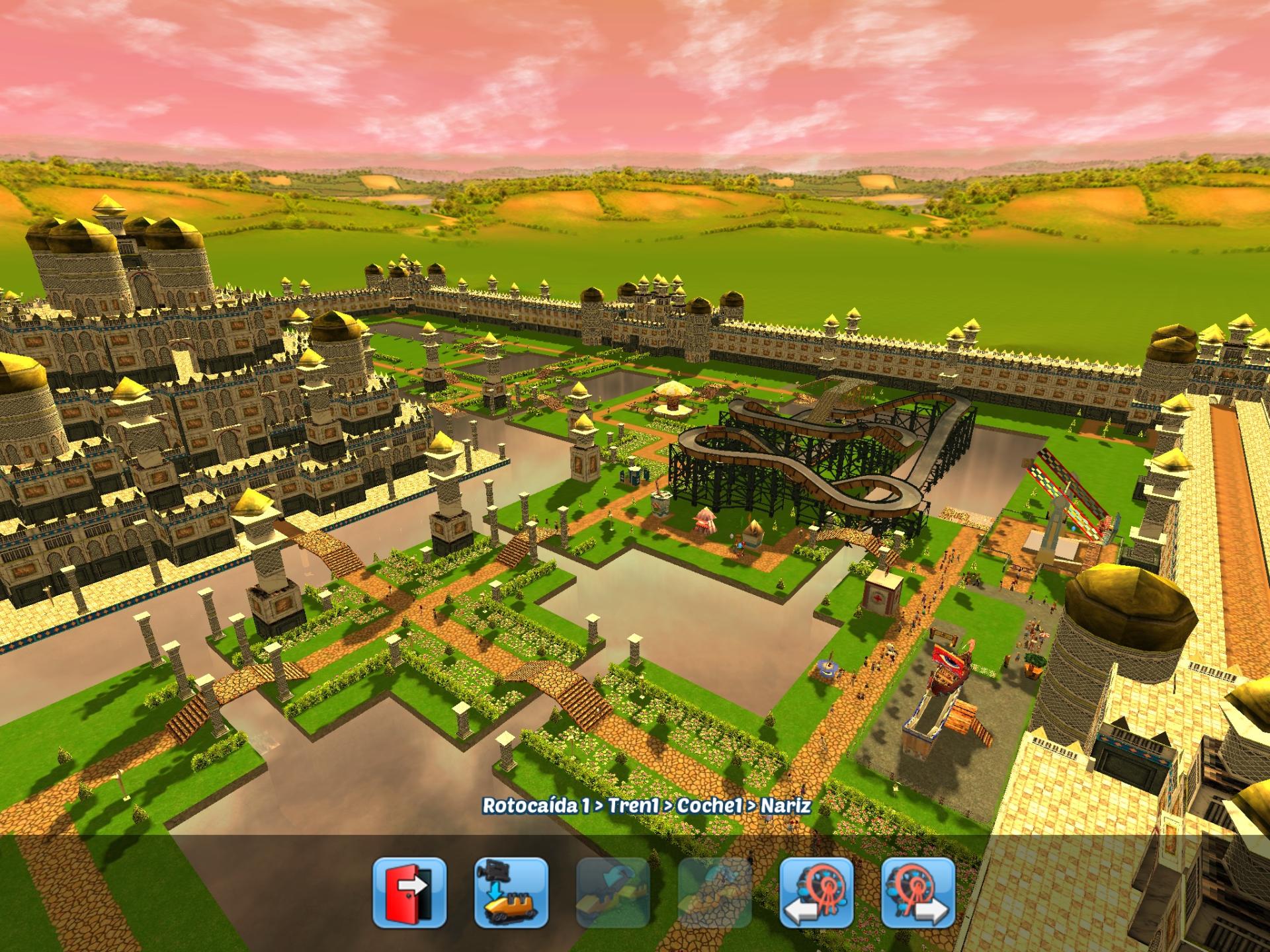This screenshot has height=952, width=1270.
Task: Click the breadcrumb separator after Rotocaída 1
Action: (x=597, y=805)
